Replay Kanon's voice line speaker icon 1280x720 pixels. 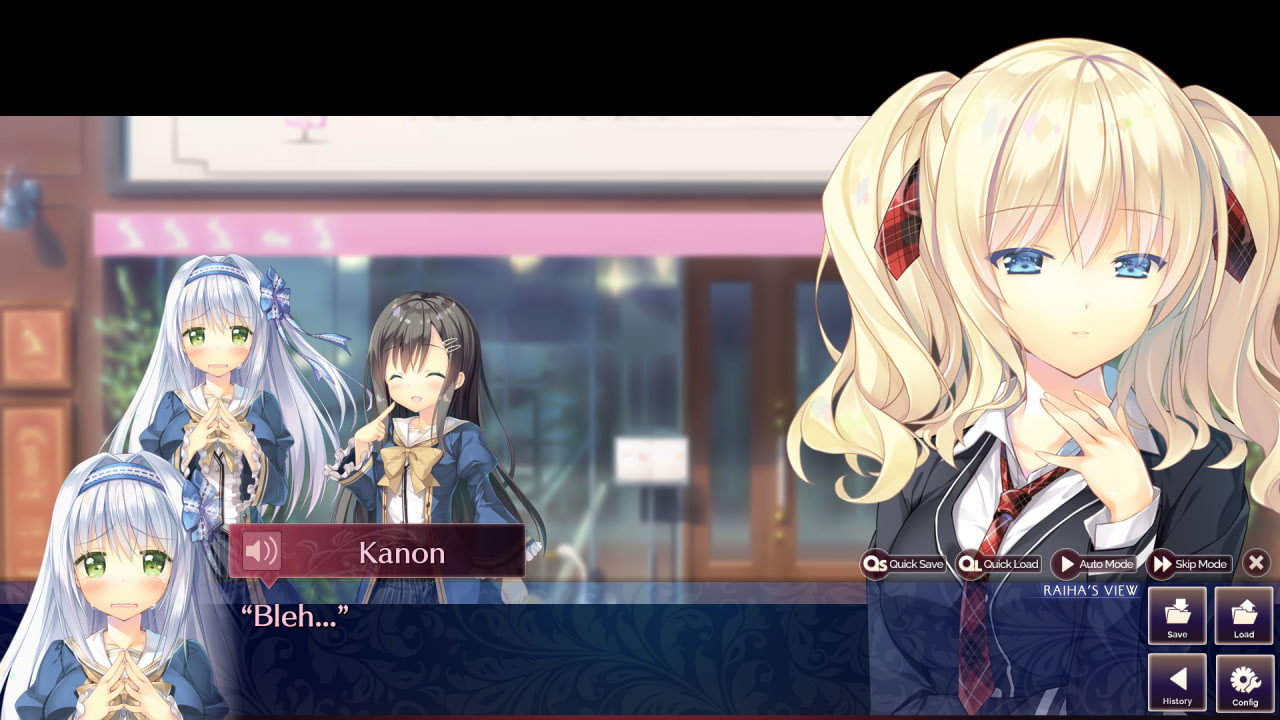tap(262, 551)
